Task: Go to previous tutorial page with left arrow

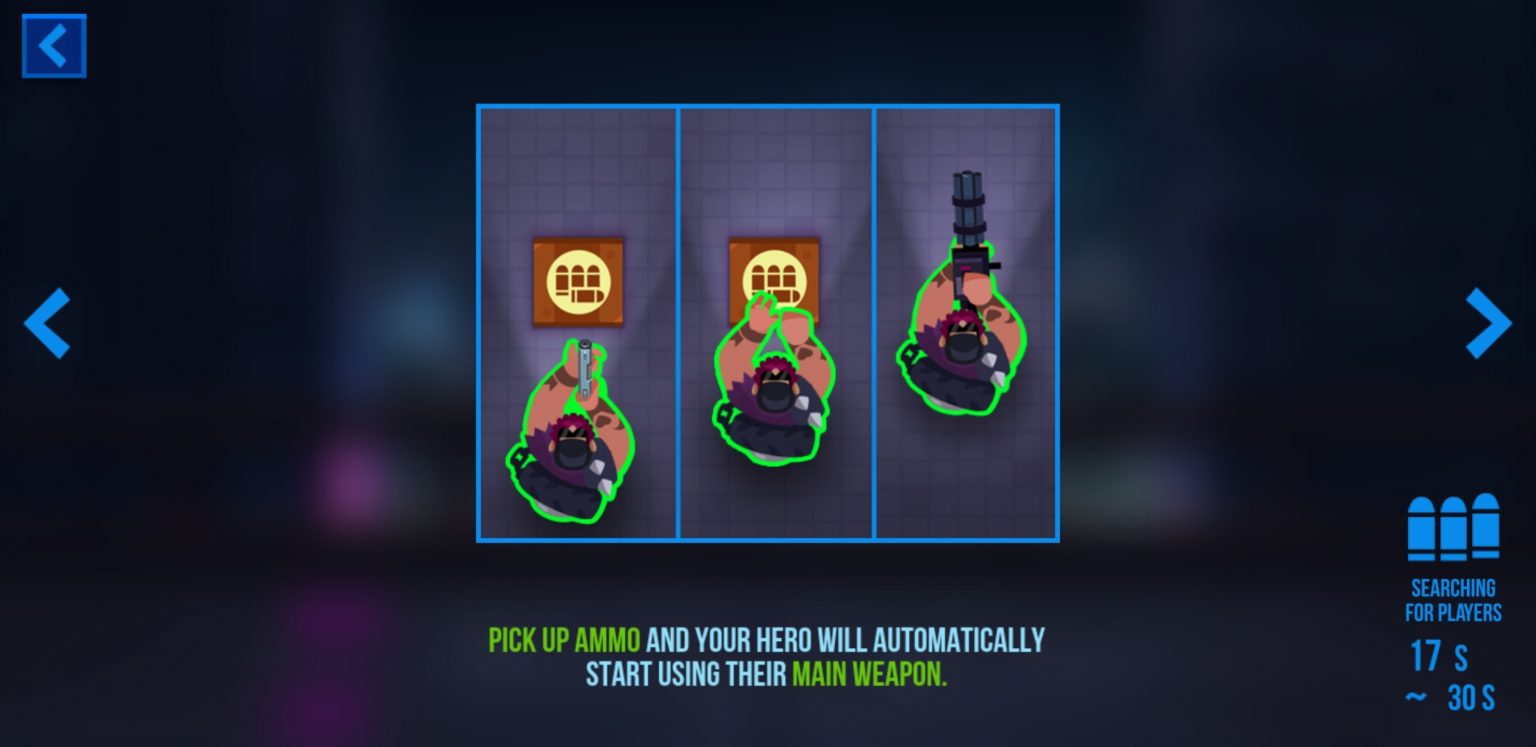Action: pos(47,323)
